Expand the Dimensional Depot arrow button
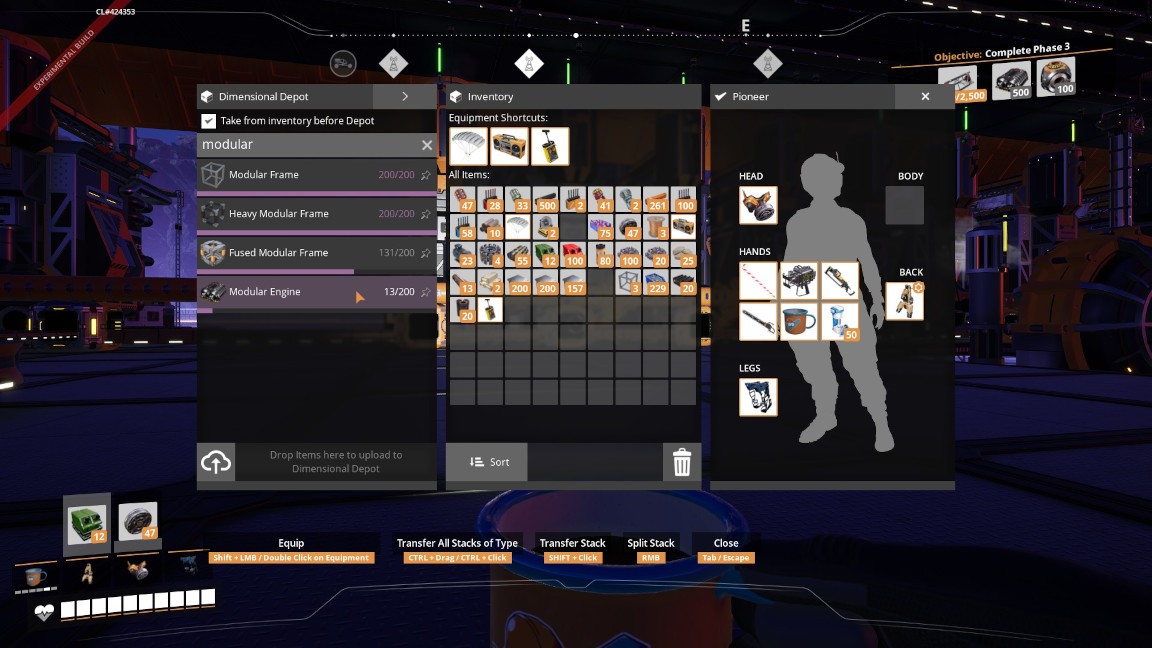Image resolution: width=1152 pixels, height=648 pixels. click(x=405, y=97)
